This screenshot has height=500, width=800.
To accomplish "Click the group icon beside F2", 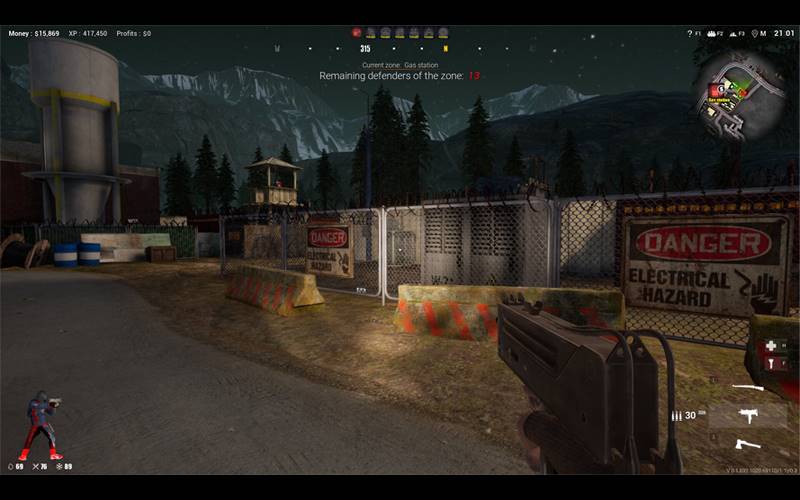I will 712,34.
